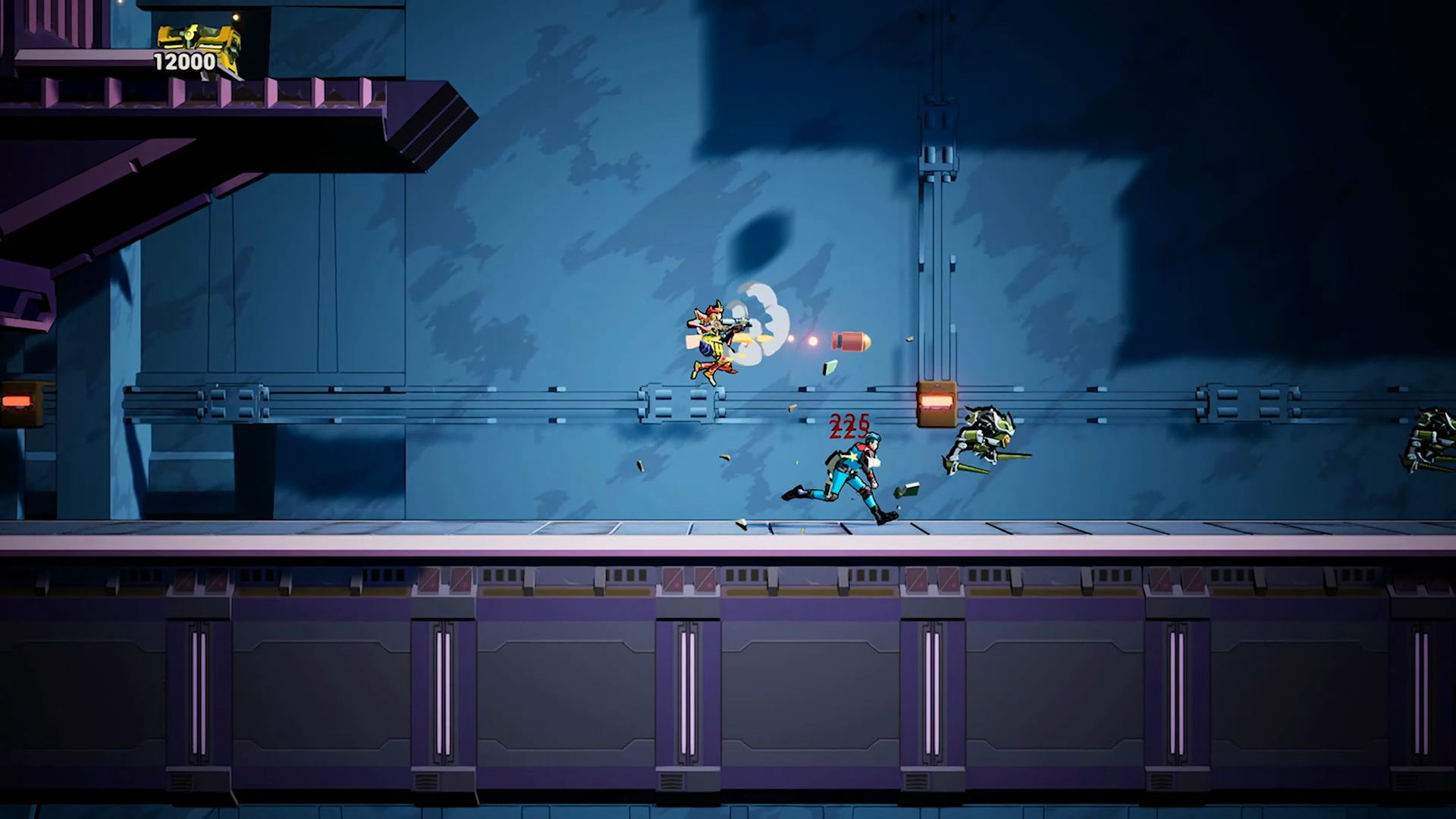Viewport: 1456px width, 819px height.
Task: Click the horizontal pipe rail across the wall
Action: (455, 402)
